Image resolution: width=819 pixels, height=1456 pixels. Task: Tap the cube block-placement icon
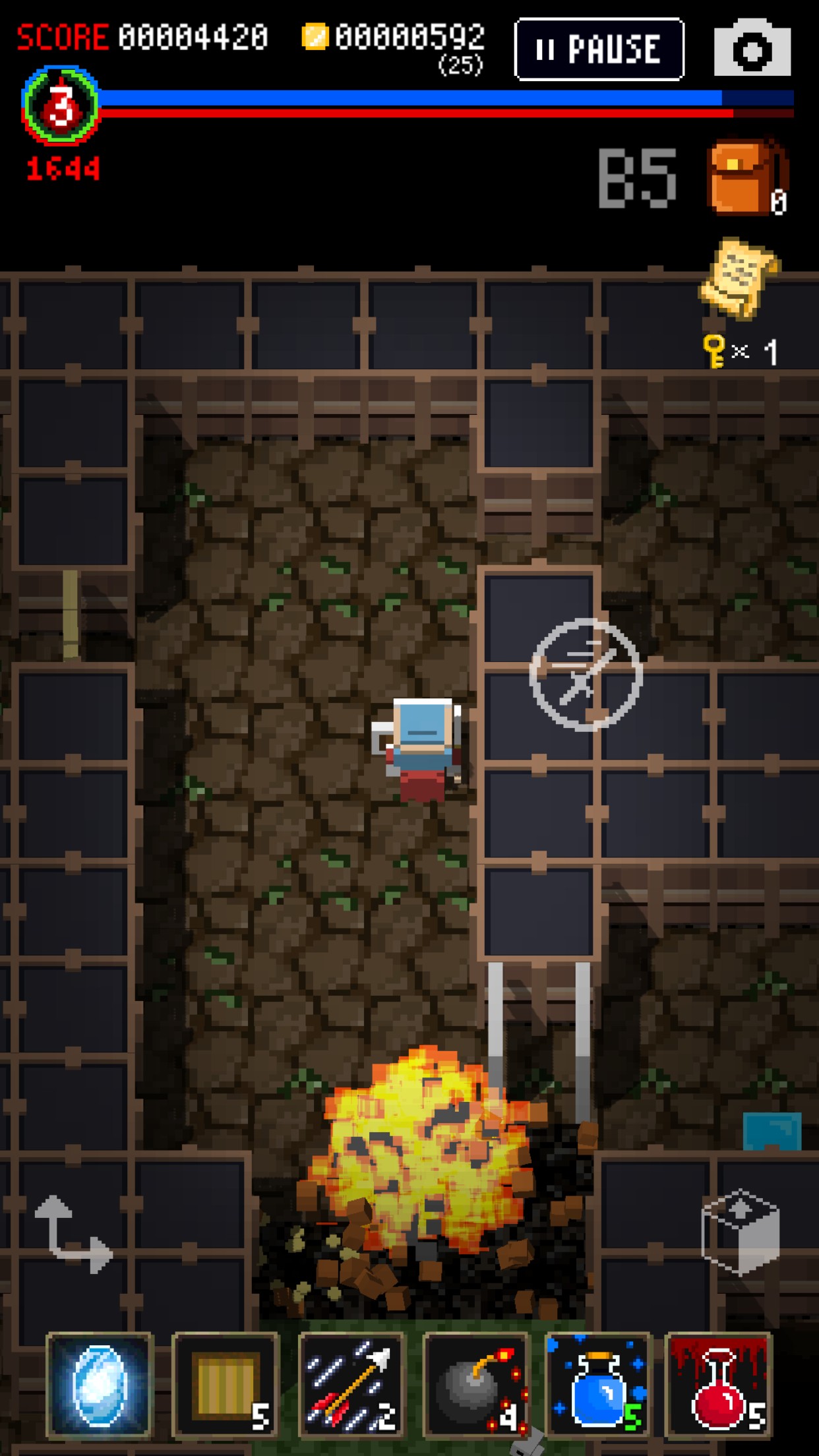point(741,1232)
